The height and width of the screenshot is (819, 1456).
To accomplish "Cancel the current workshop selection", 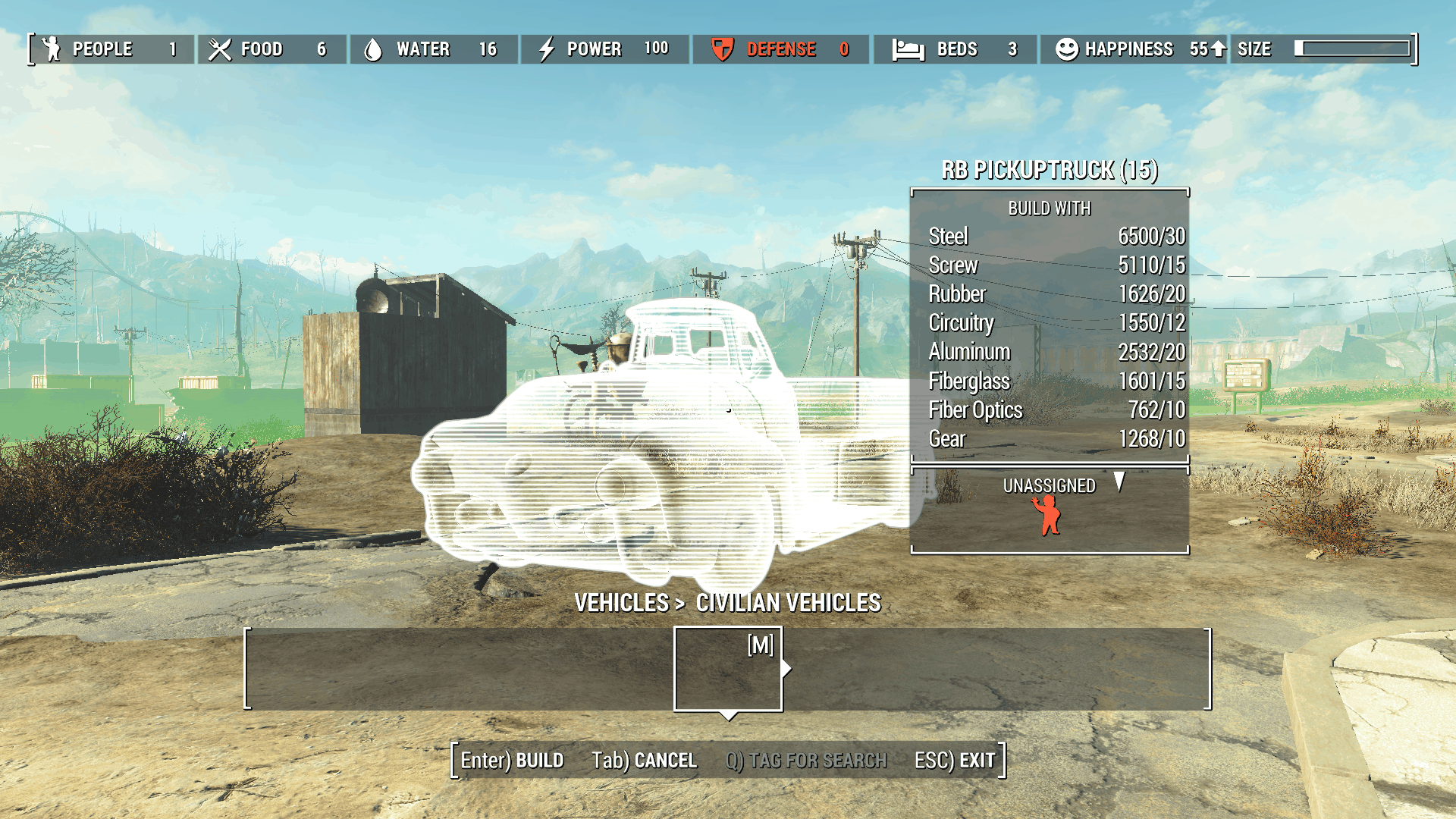I will pos(644,760).
